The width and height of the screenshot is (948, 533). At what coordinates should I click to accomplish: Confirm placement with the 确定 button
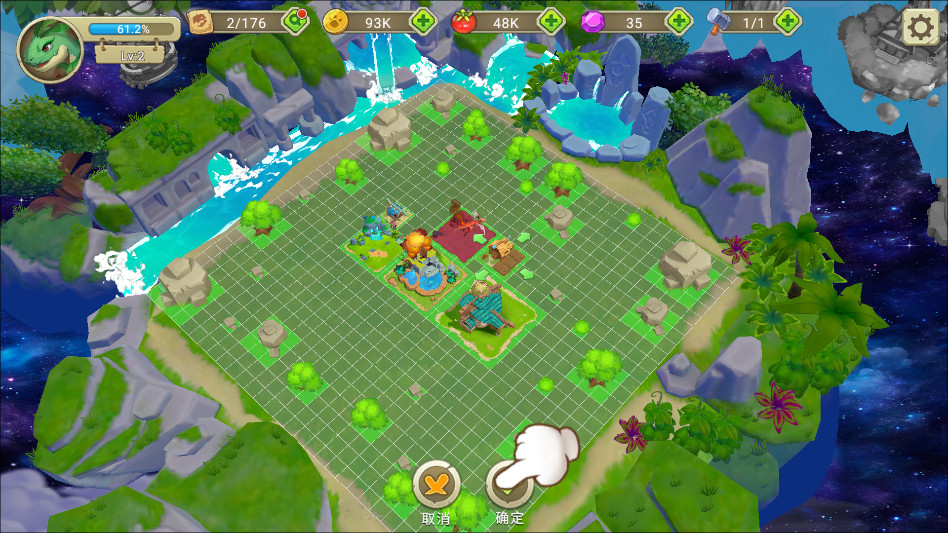point(509,487)
